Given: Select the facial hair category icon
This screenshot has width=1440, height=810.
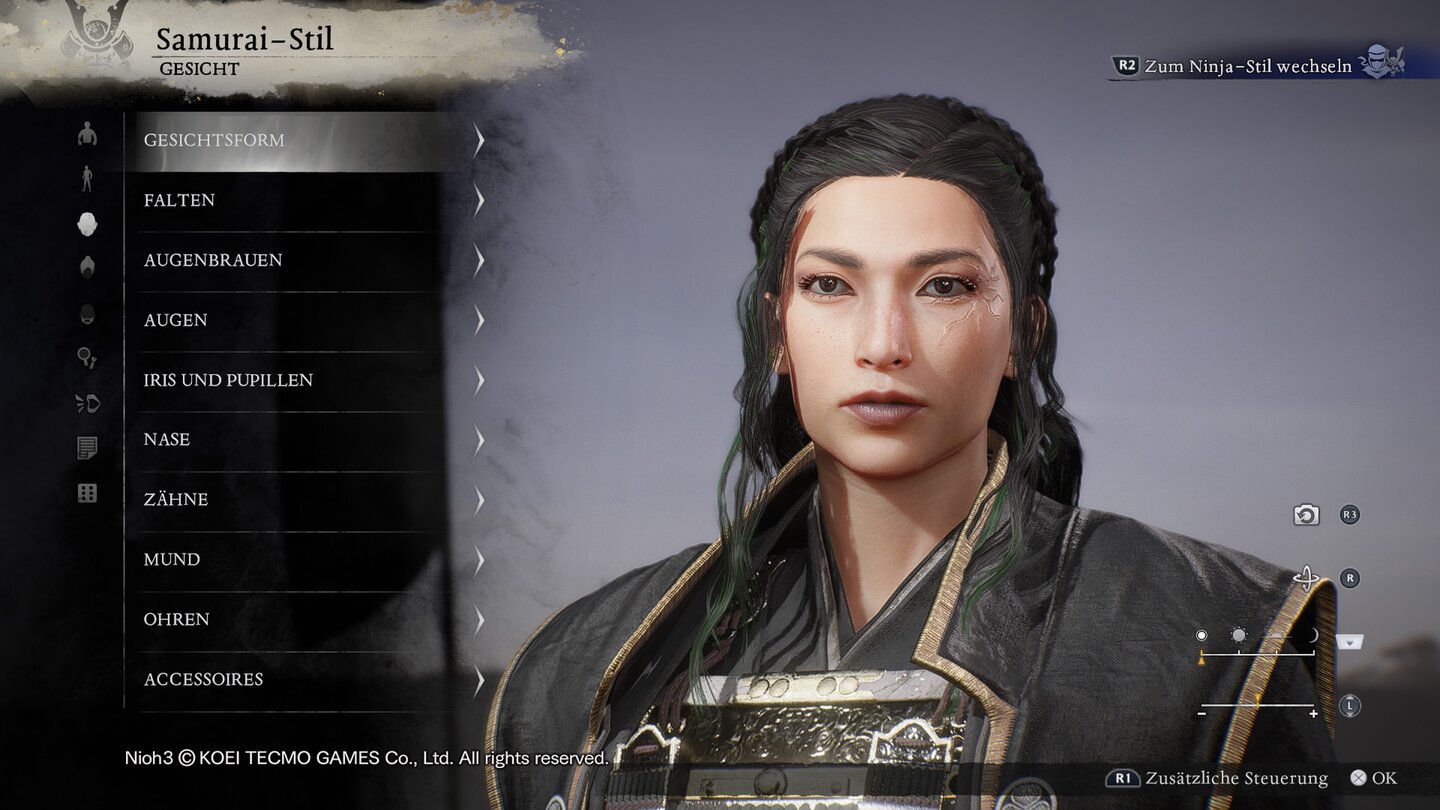Looking at the screenshot, I should click(x=88, y=313).
